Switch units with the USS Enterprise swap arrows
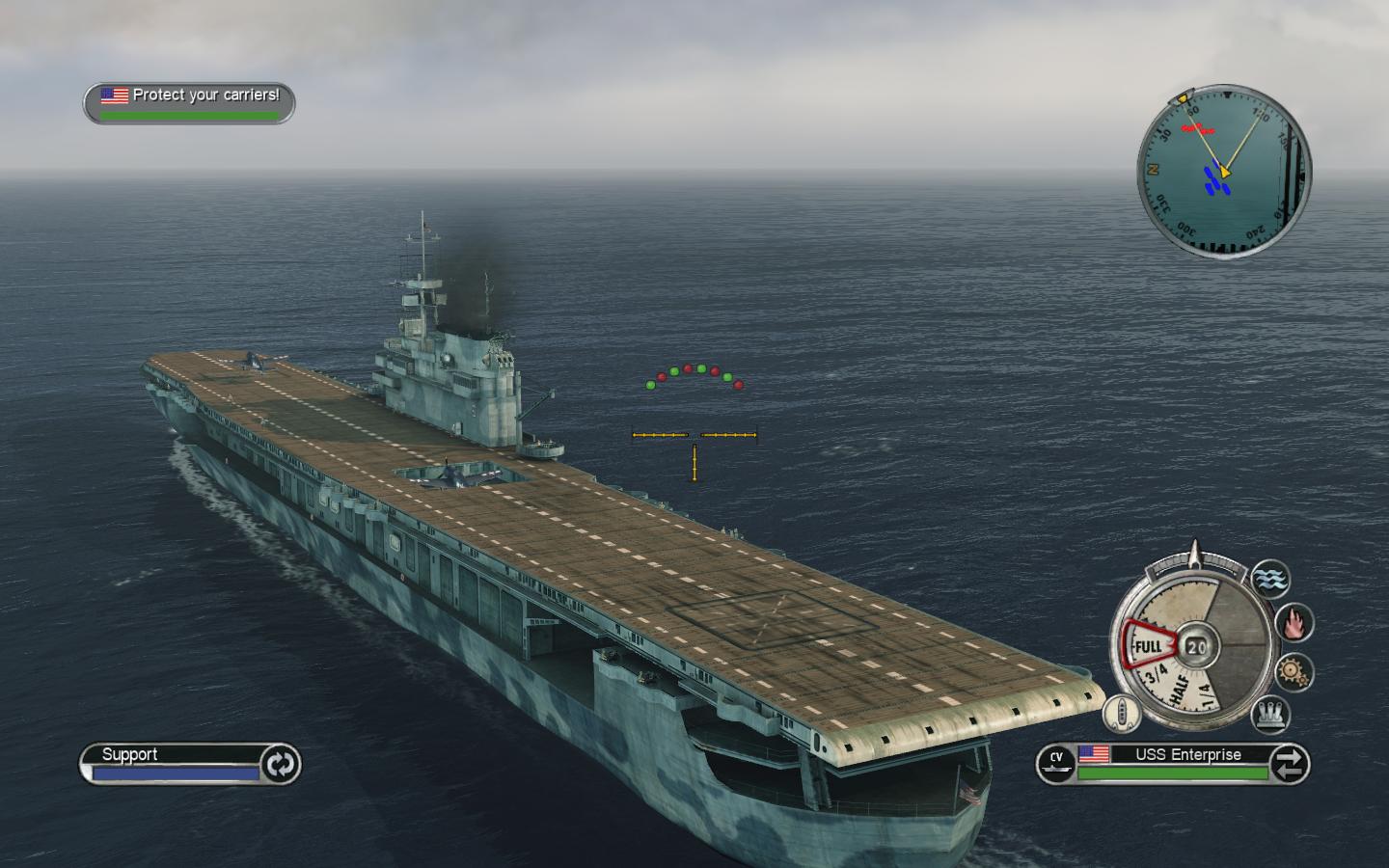 click(x=1290, y=765)
